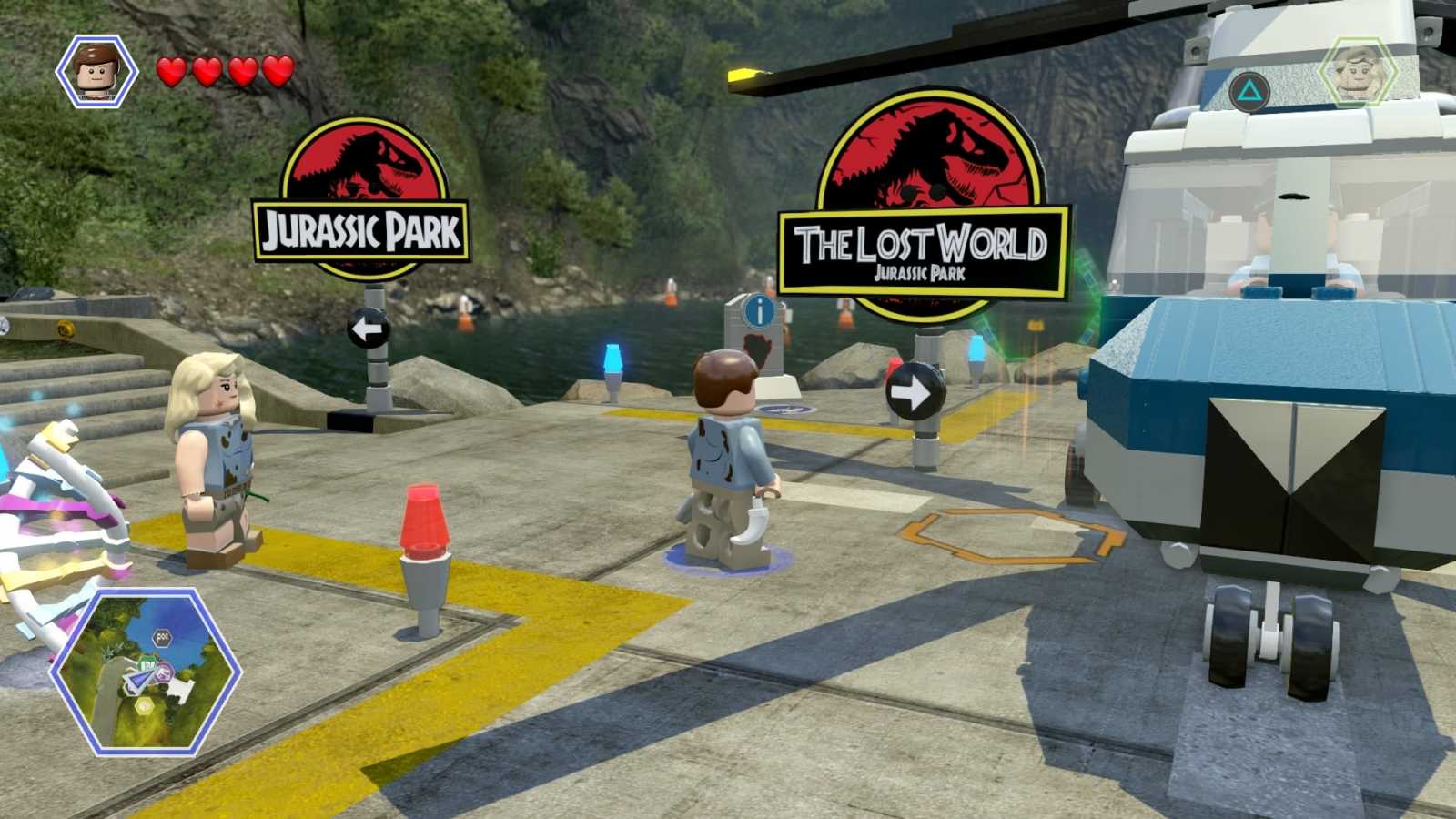
Task: Click the yellow hexagon objective marker on the minimap
Action: pos(144,707)
